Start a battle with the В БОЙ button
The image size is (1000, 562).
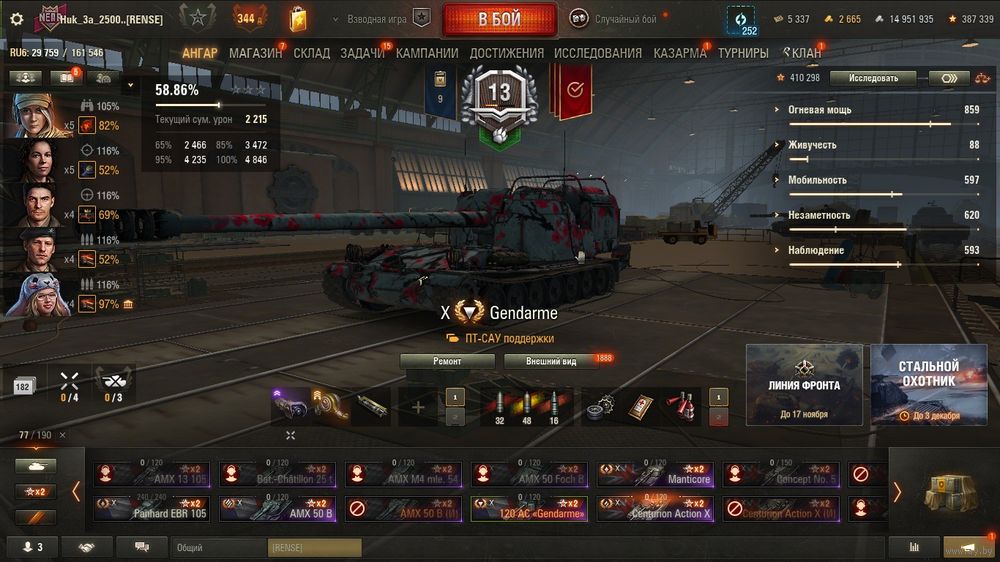499,19
